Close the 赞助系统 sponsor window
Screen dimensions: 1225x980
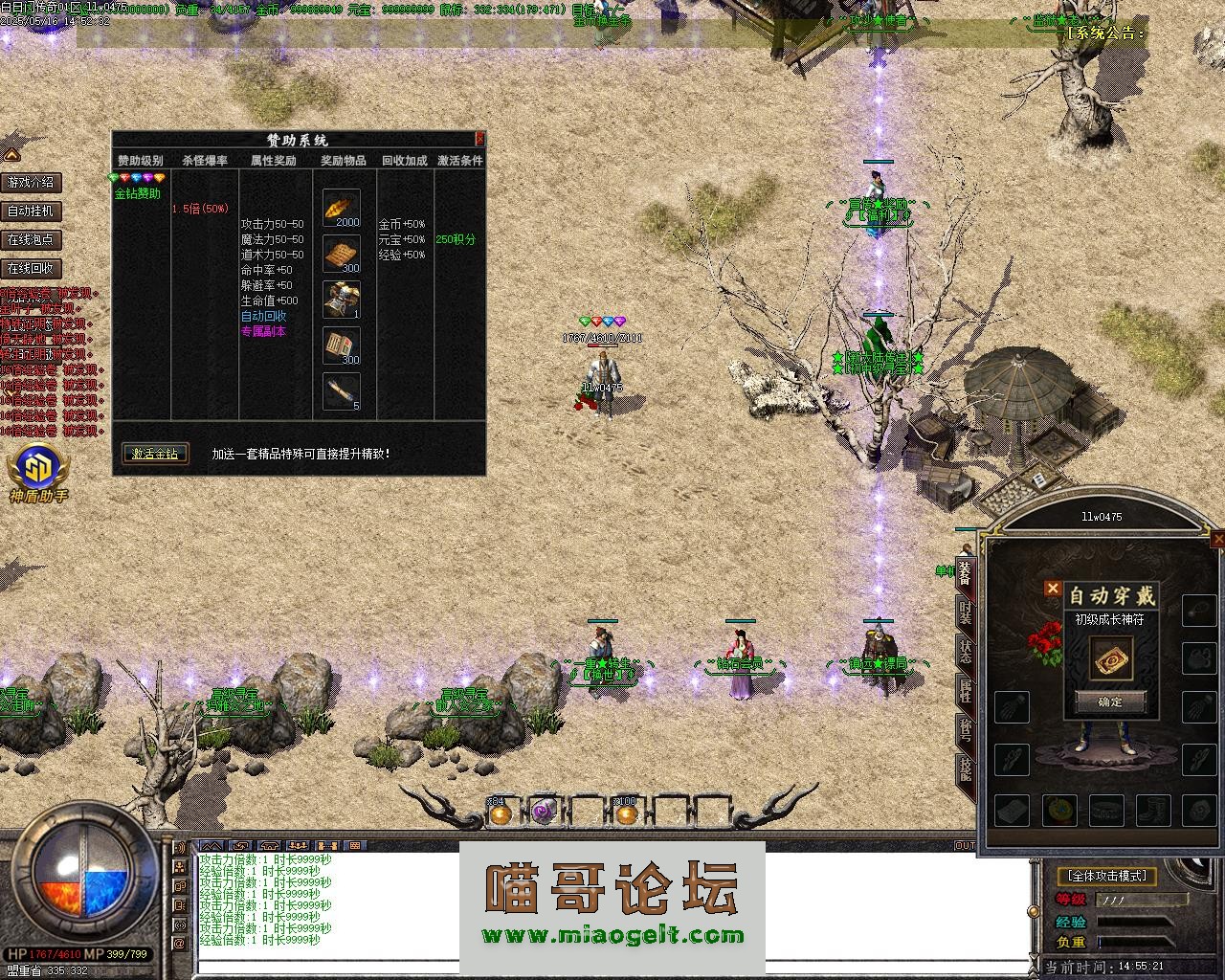coord(479,139)
